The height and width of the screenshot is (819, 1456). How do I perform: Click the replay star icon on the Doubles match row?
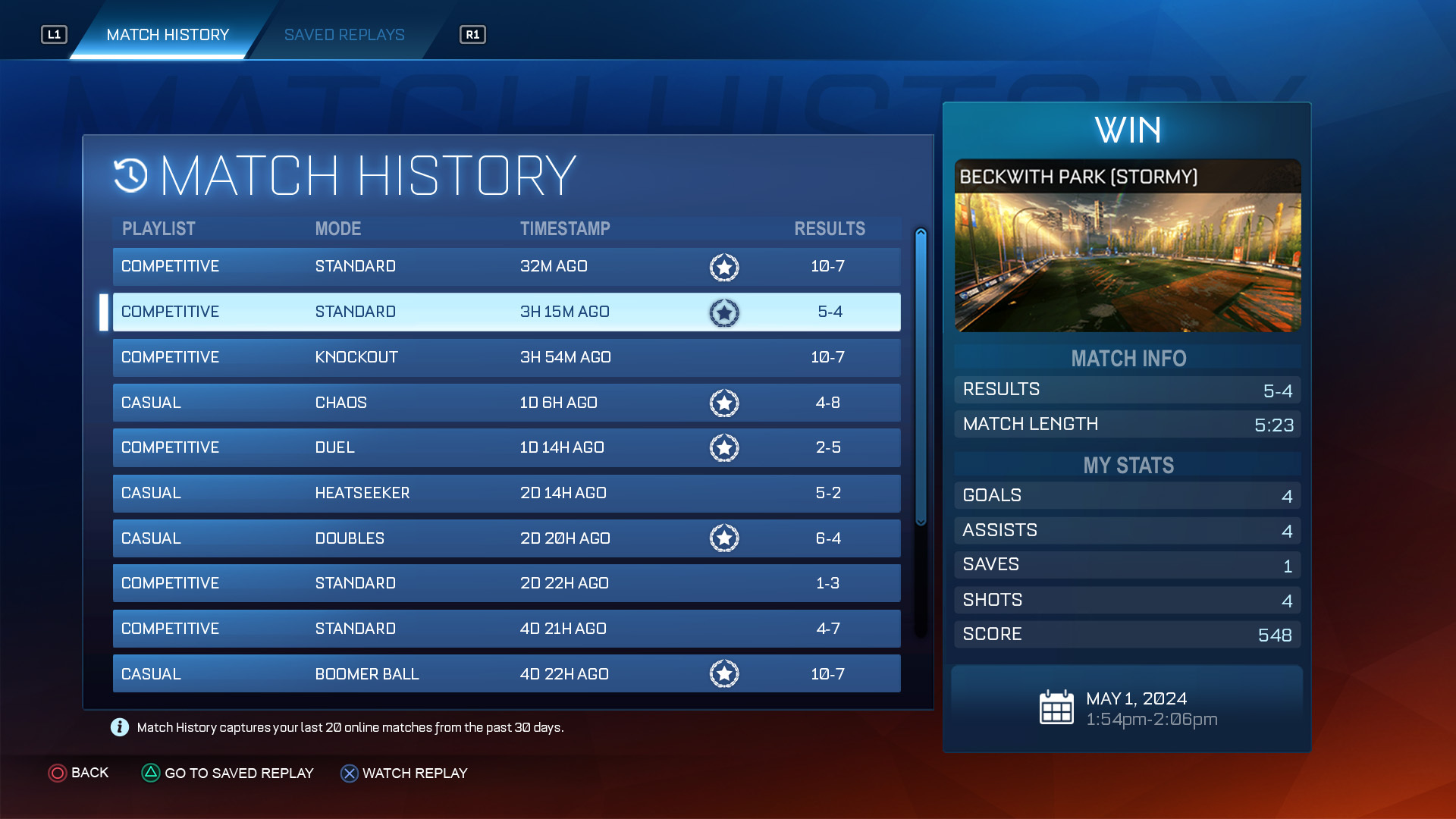coord(724,538)
